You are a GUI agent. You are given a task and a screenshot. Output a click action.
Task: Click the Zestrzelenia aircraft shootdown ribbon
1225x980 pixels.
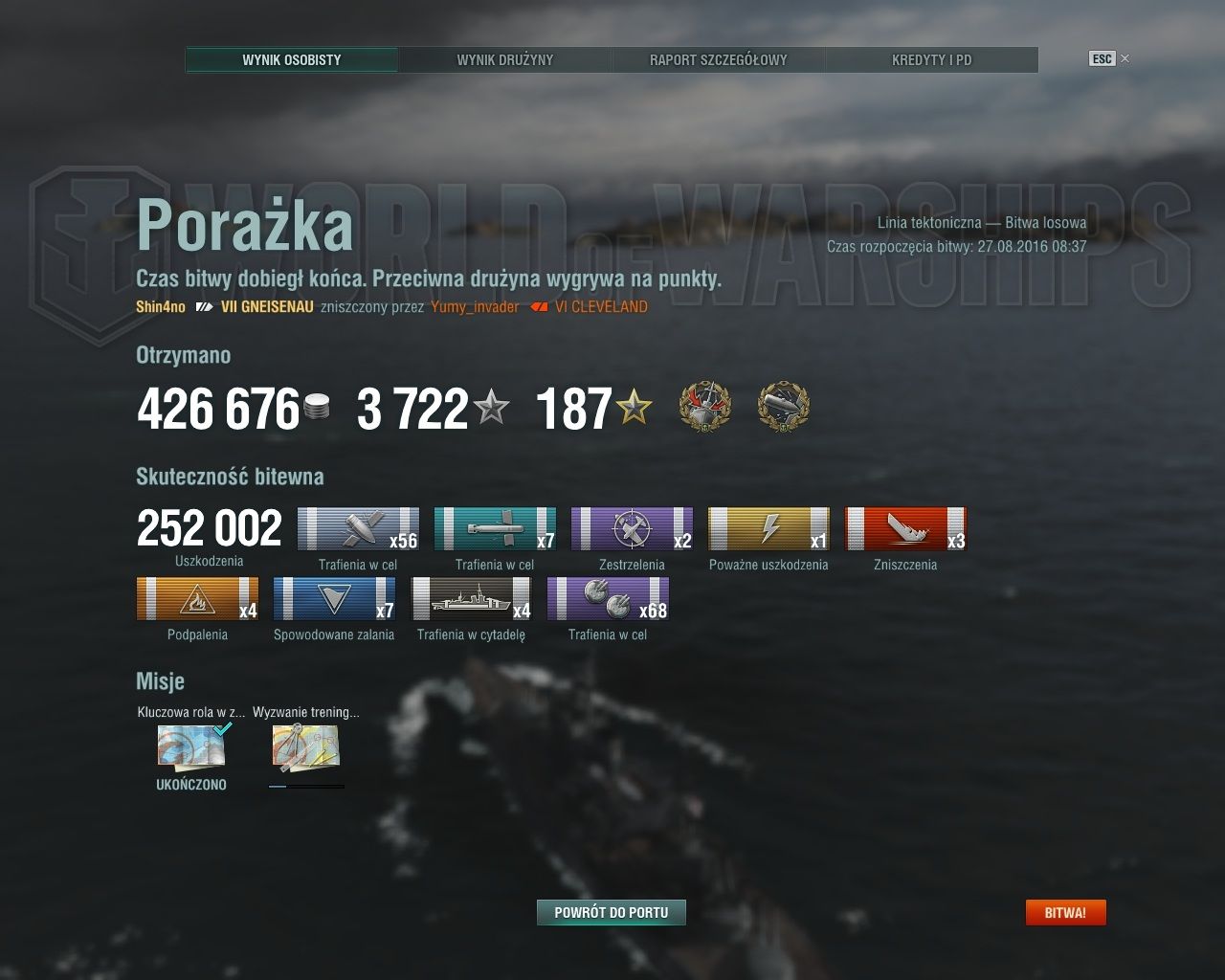(x=632, y=529)
